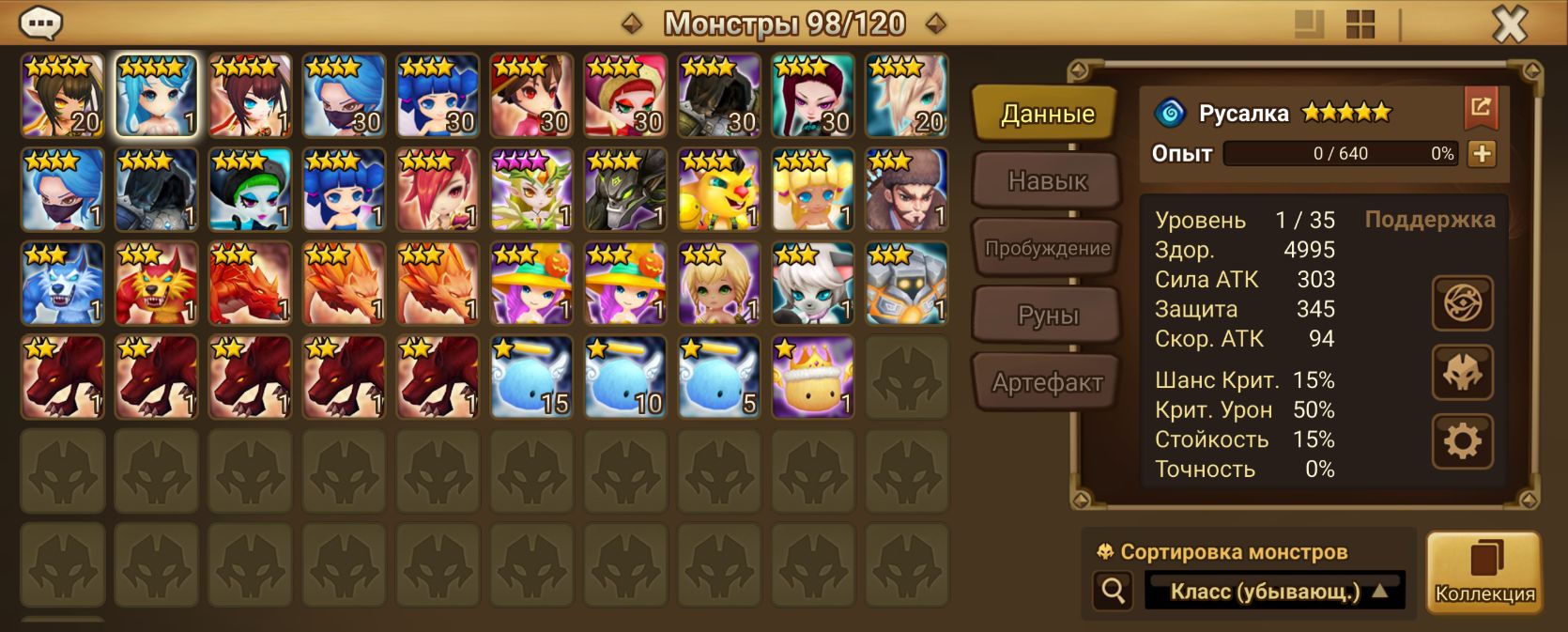
Task: Open the Артефакт tab
Action: 1047,382
